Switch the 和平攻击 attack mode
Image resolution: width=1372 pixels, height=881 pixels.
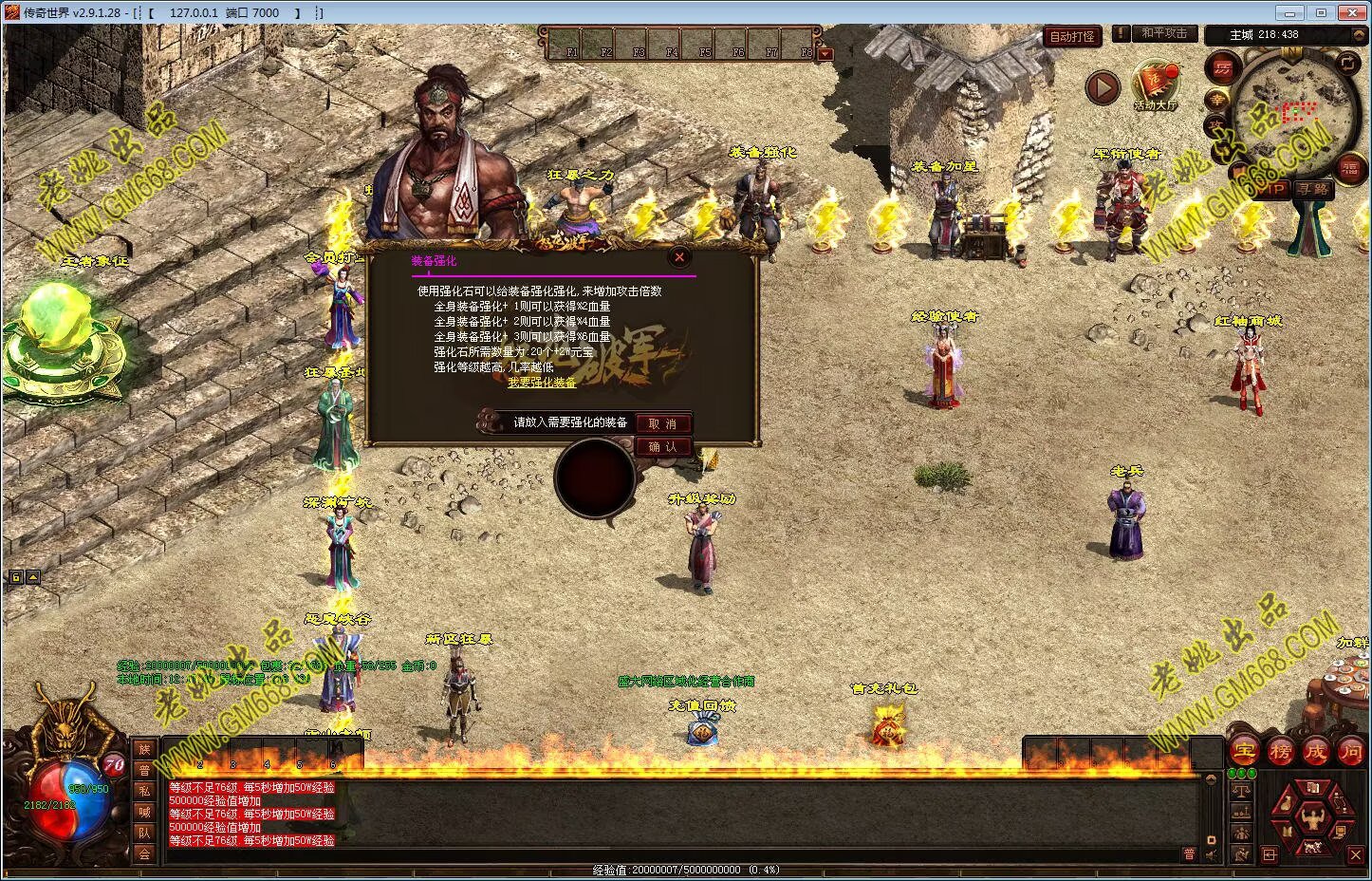point(1163,33)
